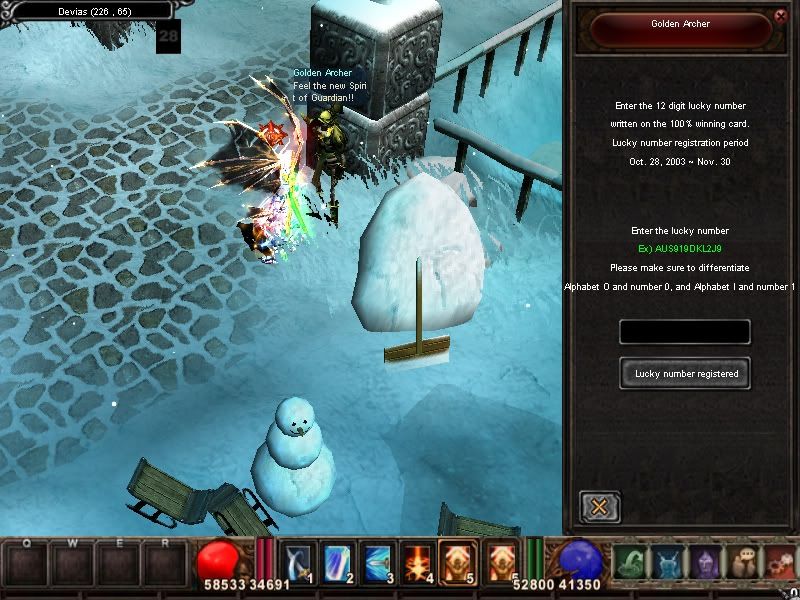Close the Golden Archer panel with the red X
This screenshot has height=600, width=800.
click(x=780, y=15)
